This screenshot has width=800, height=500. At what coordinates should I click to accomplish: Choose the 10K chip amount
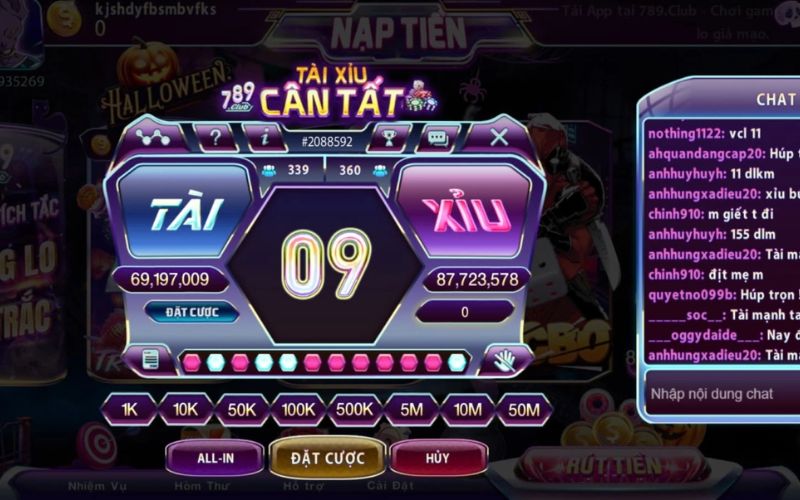185,409
